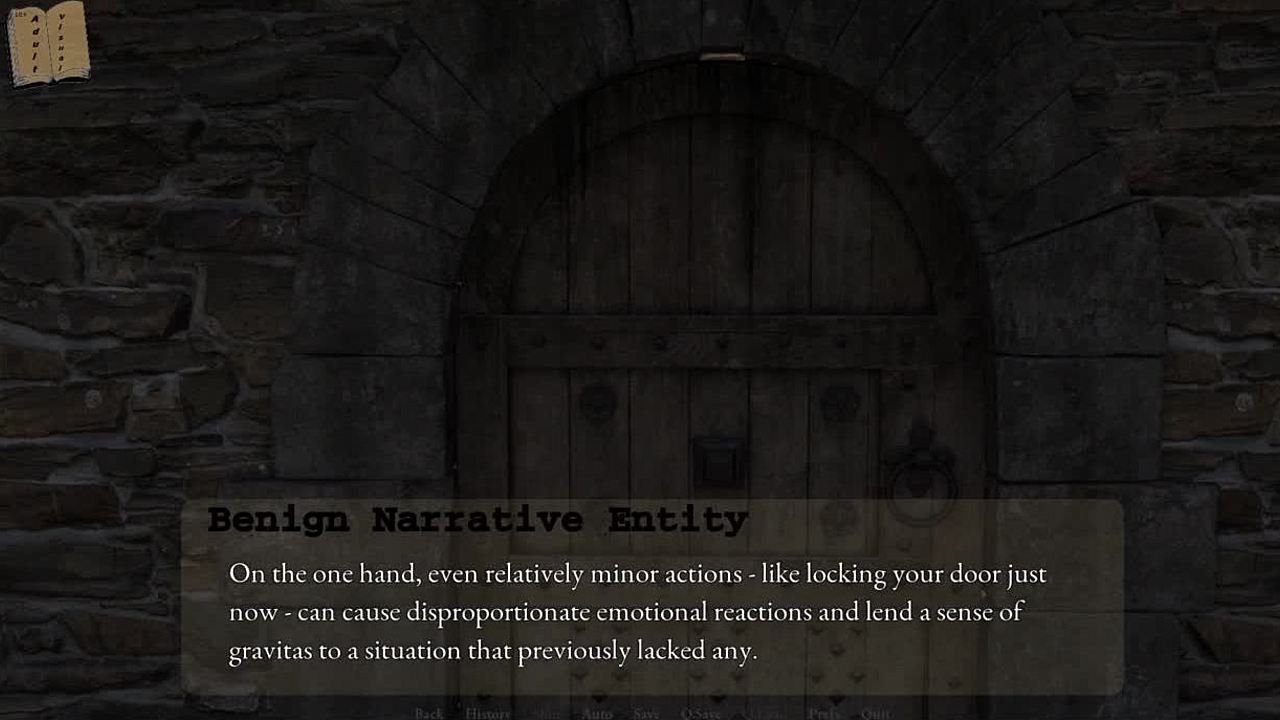Quit the game from quick menu

click(x=876, y=713)
